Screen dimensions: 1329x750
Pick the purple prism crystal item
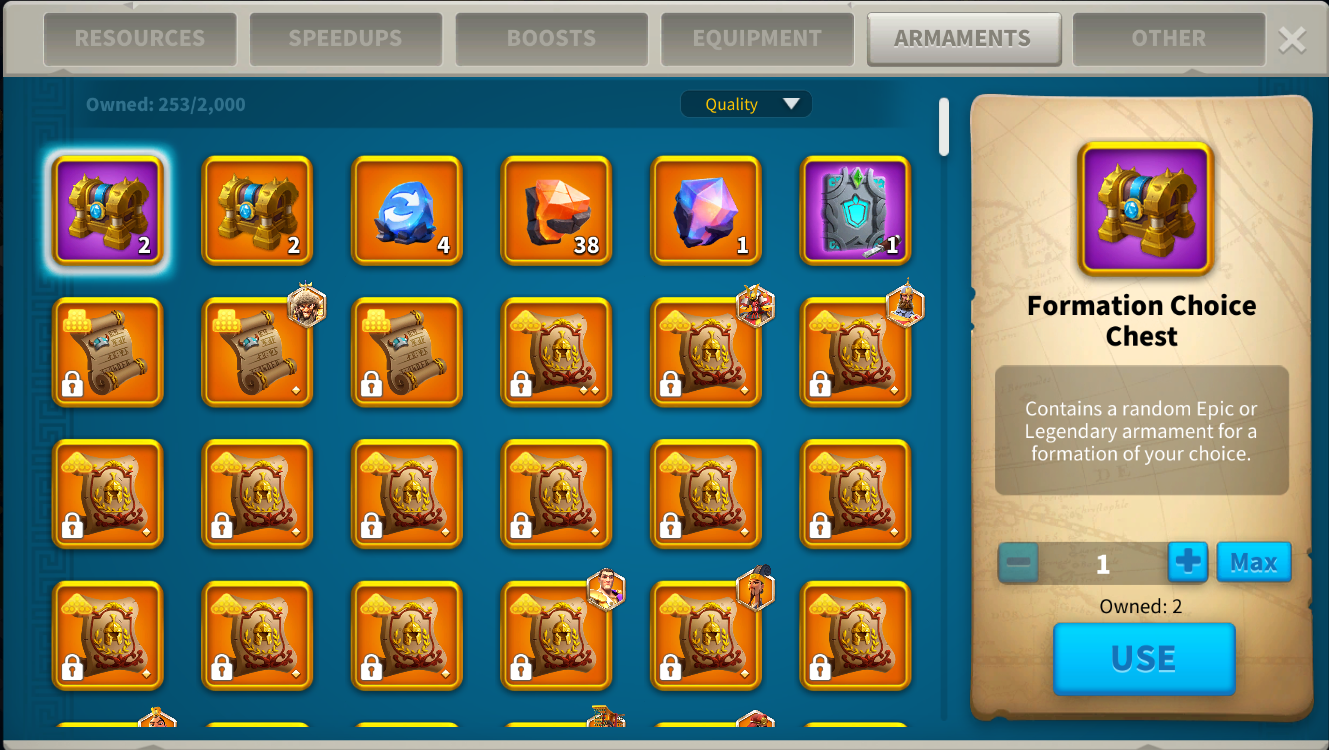706,210
